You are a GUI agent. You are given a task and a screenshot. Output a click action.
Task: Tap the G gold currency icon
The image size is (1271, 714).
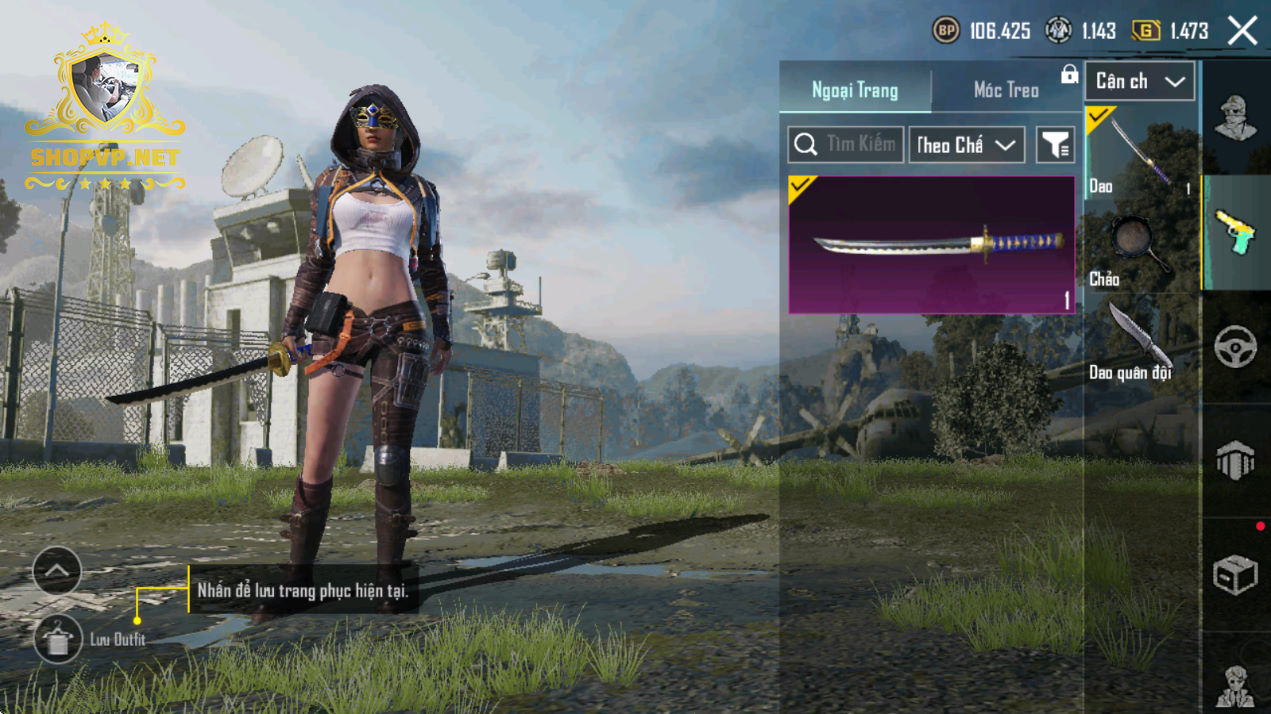click(x=1146, y=31)
